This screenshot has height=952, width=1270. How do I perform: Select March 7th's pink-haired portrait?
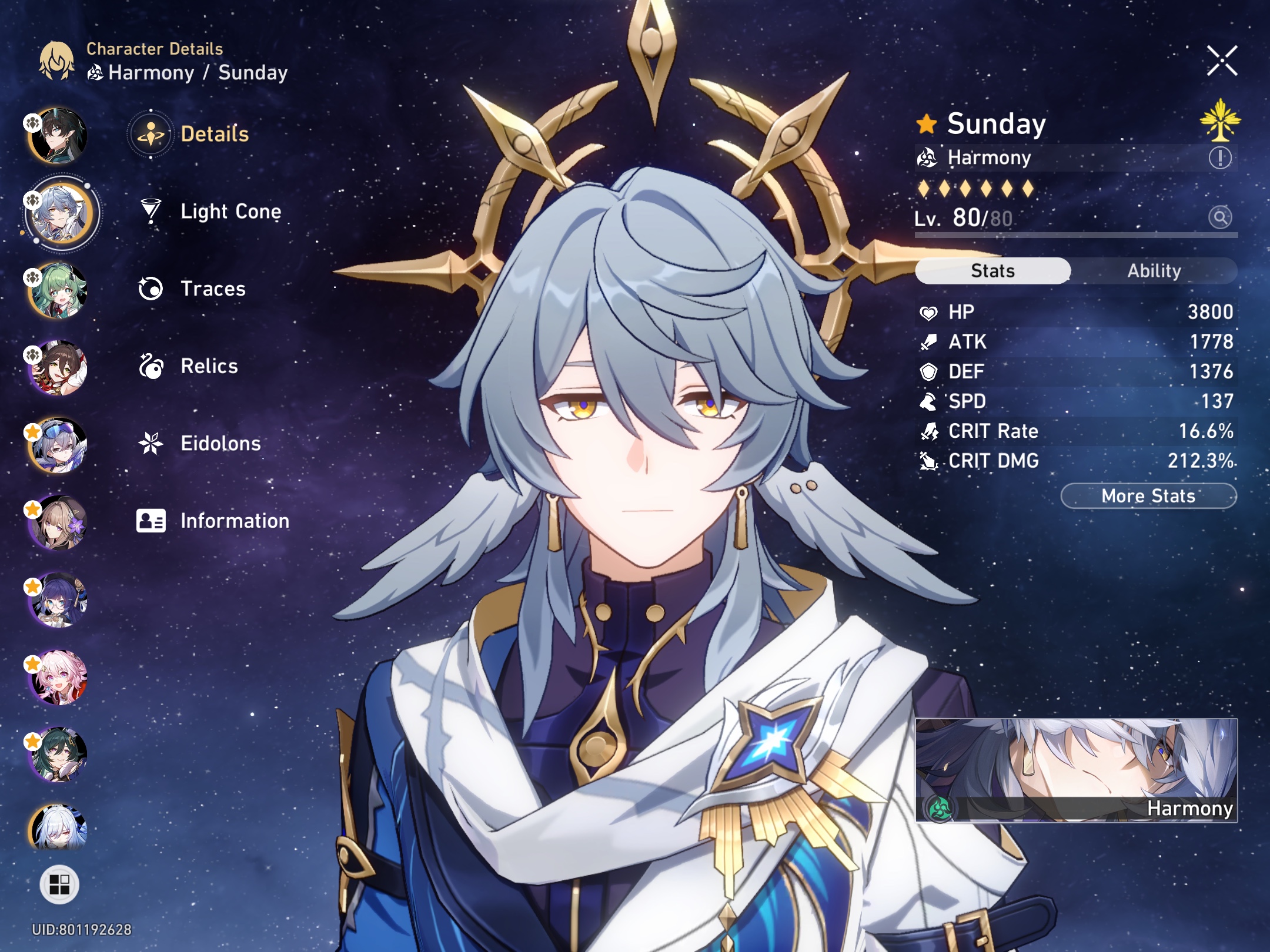click(x=61, y=675)
